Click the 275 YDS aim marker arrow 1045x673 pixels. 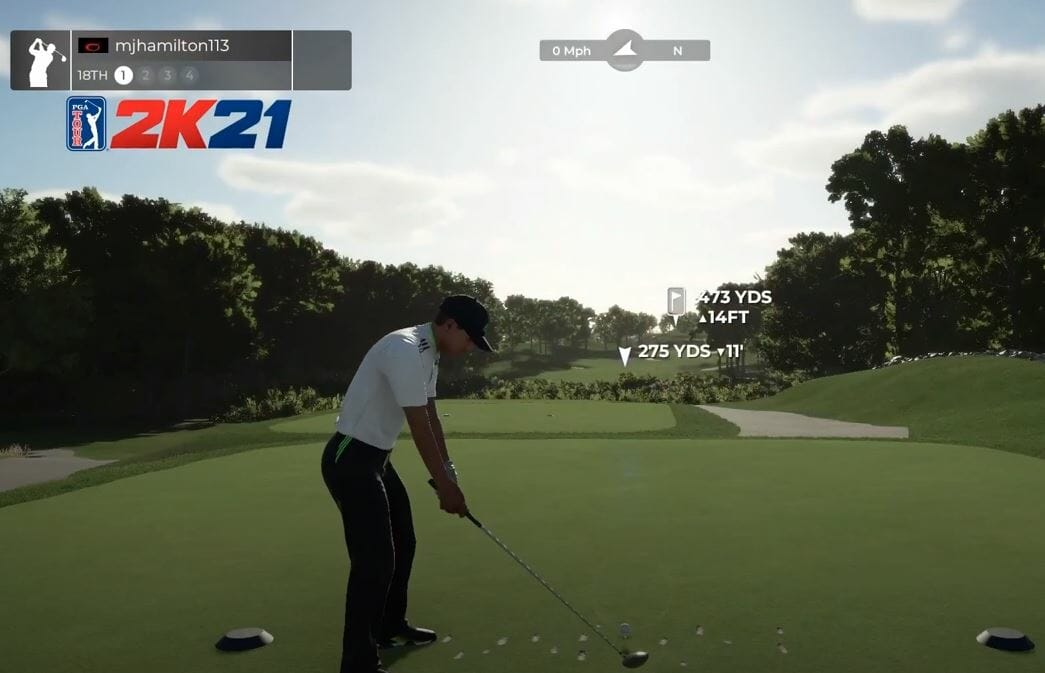(x=625, y=354)
